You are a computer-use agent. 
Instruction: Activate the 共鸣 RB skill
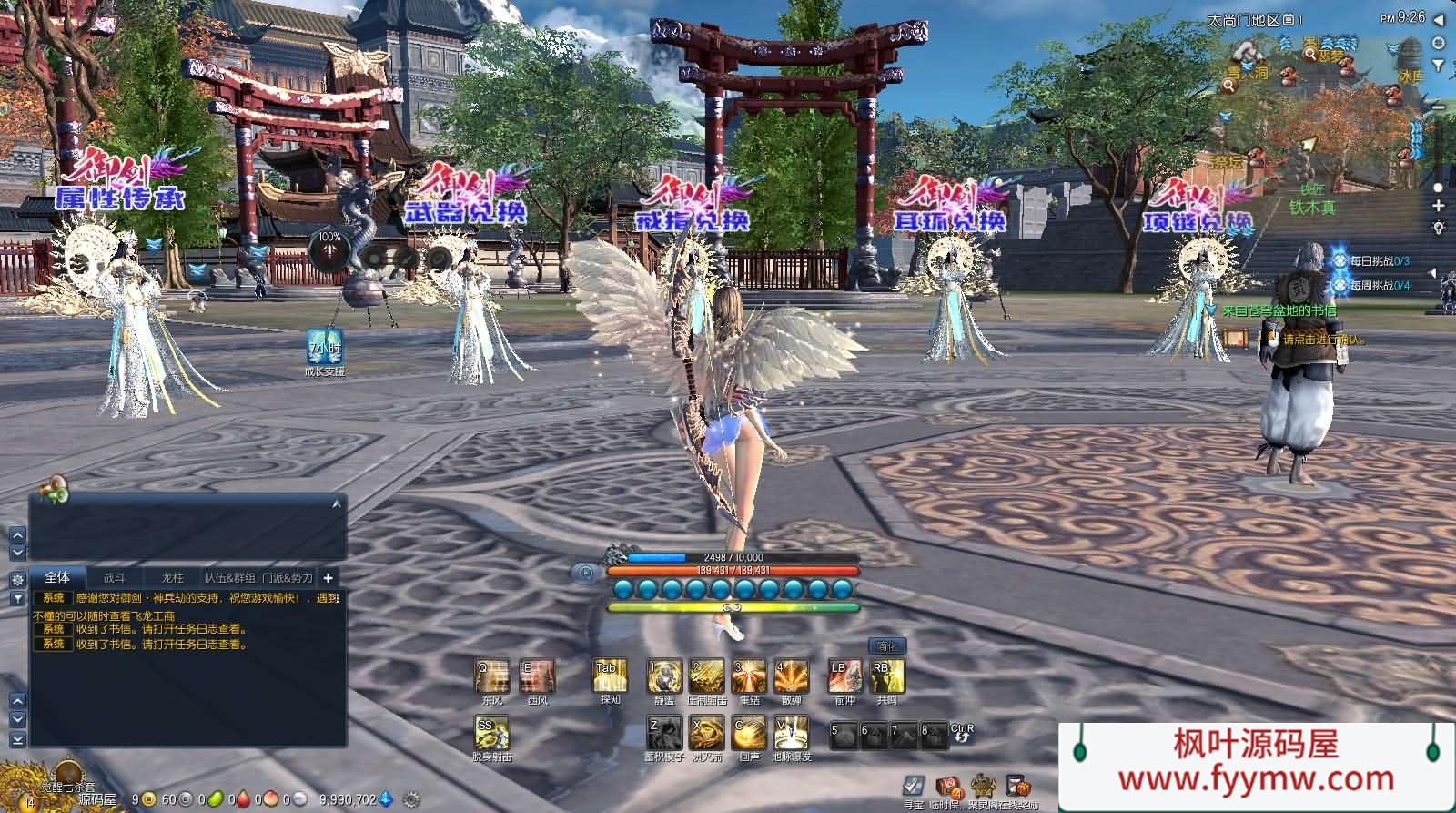pos(886,677)
